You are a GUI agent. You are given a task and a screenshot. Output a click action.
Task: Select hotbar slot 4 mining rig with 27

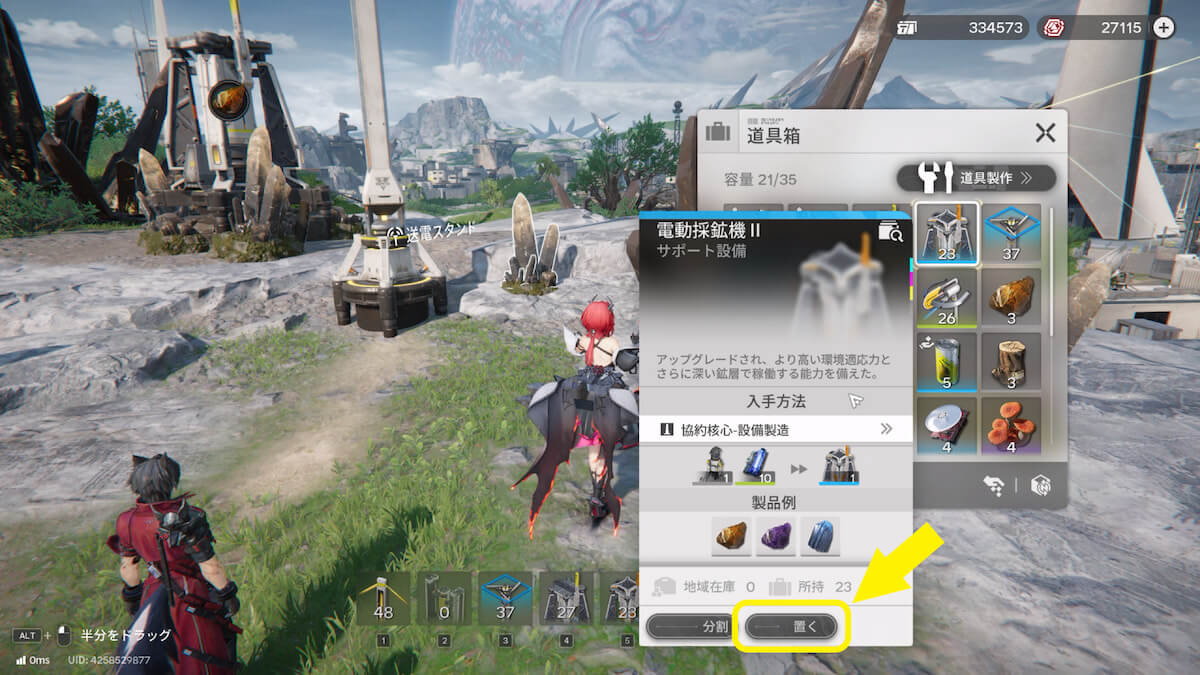pos(564,599)
